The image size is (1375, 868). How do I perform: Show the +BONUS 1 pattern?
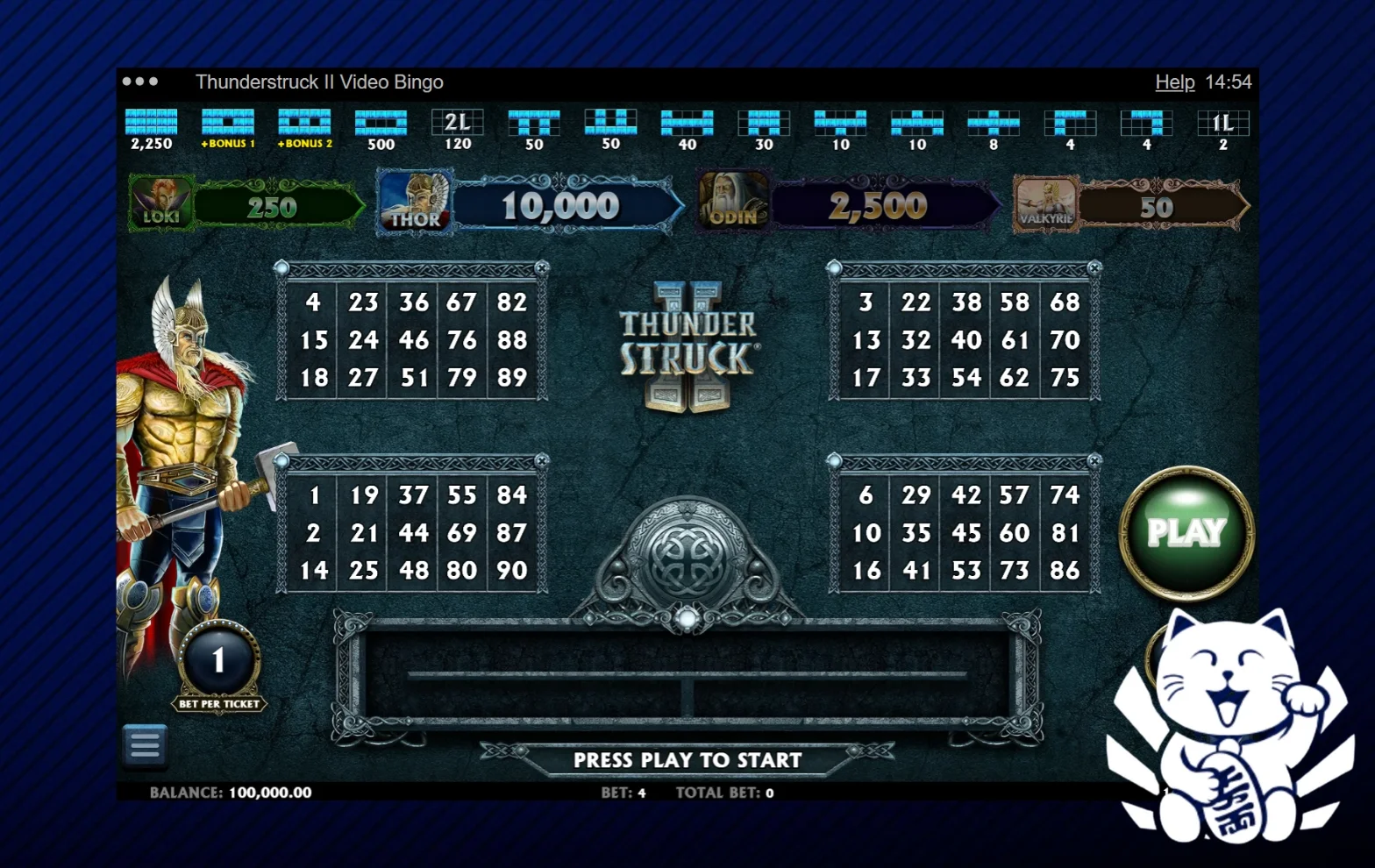click(x=227, y=129)
